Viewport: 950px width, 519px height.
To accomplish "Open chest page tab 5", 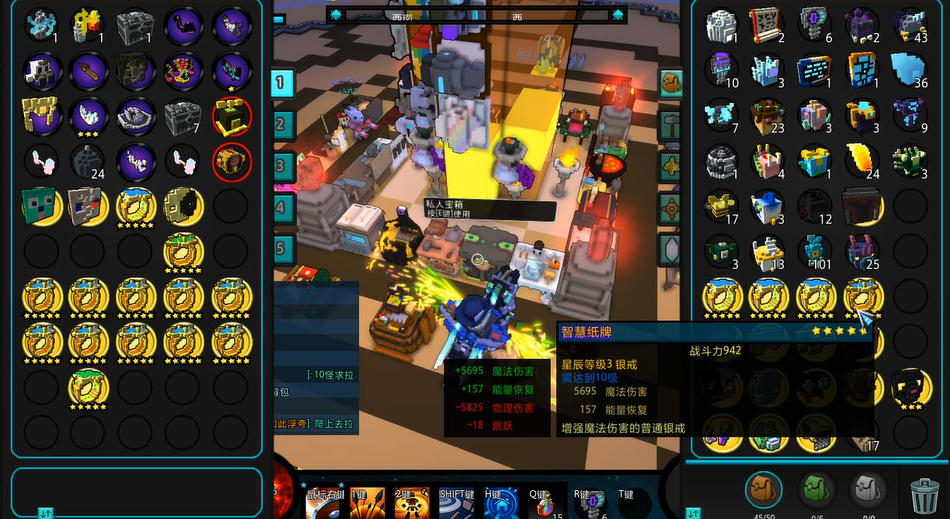I will 283,248.
